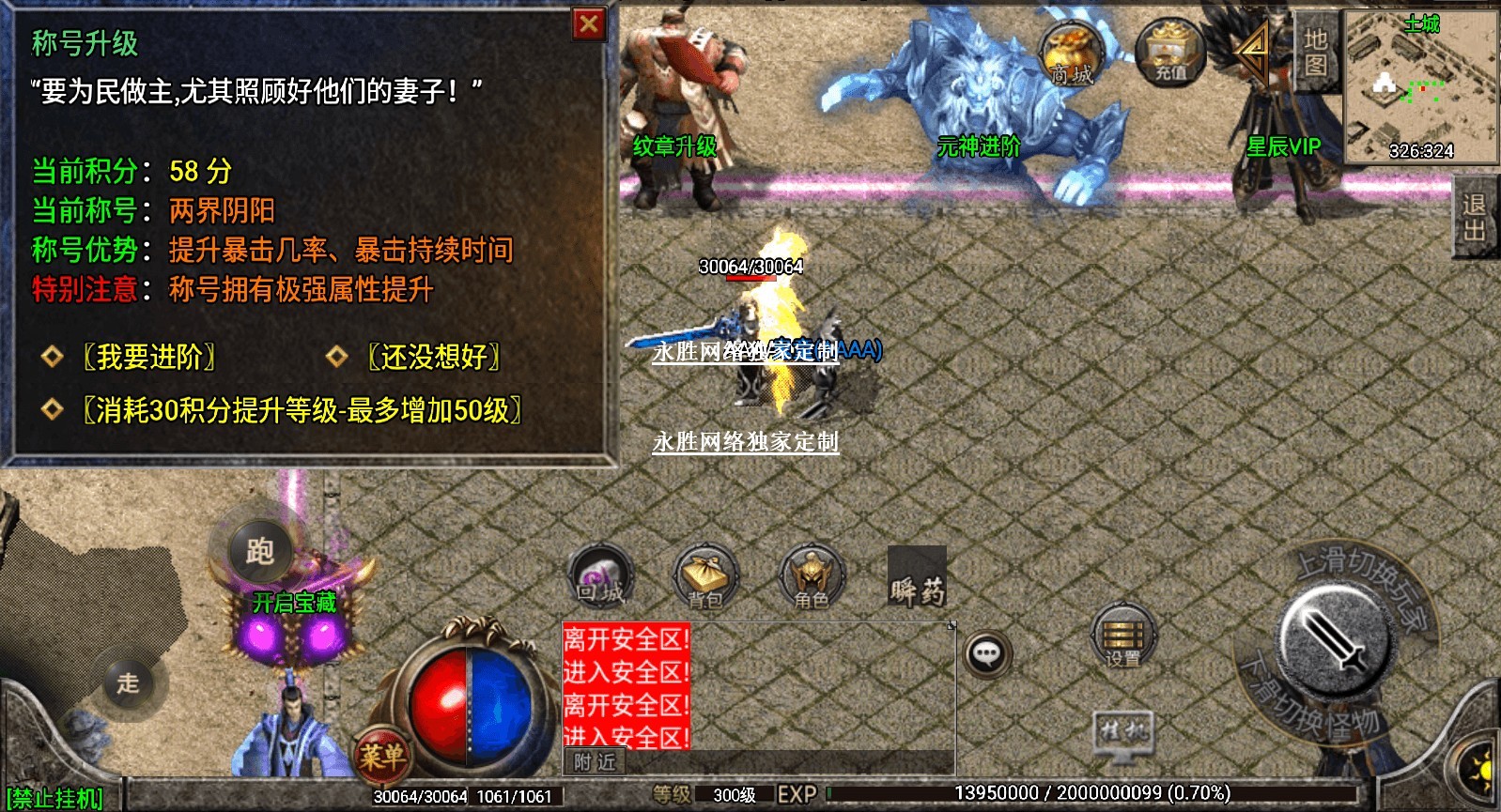Open the 商城 shop icon
Image resolution: width=1501 pixels, height=812 pixels.
click(1071, 56)
